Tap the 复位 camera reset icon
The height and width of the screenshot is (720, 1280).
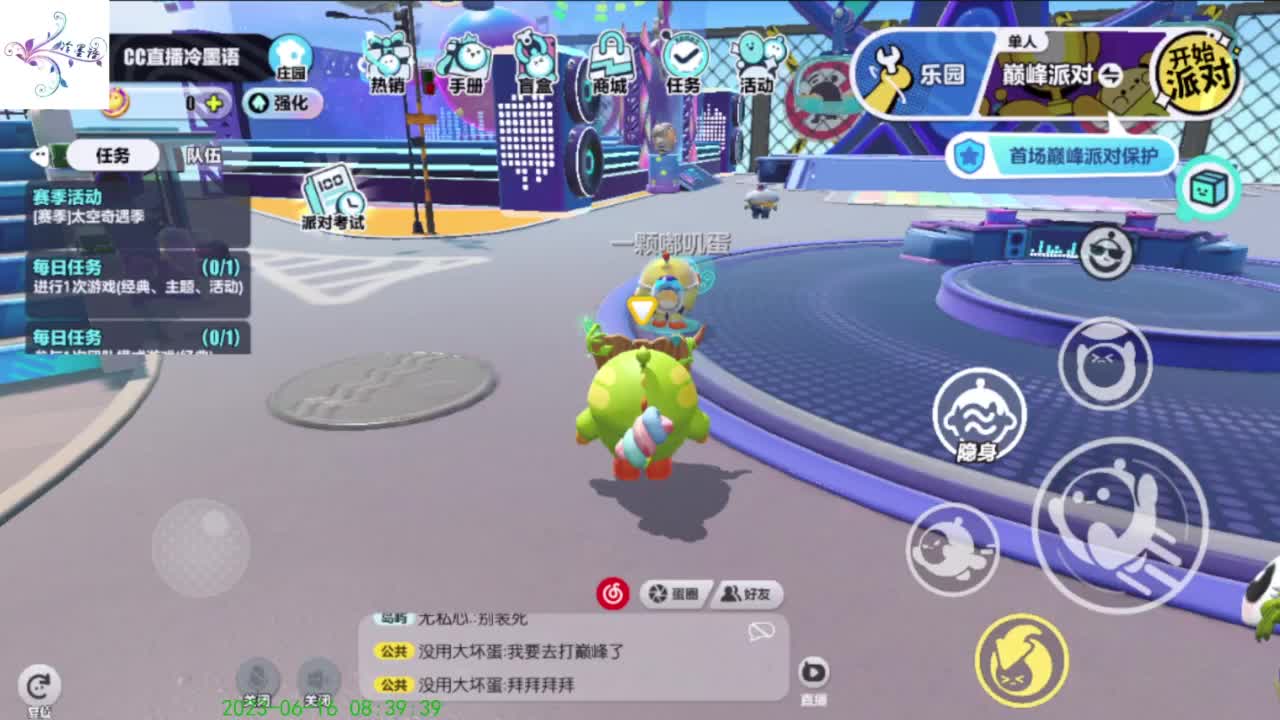[38, 685]
